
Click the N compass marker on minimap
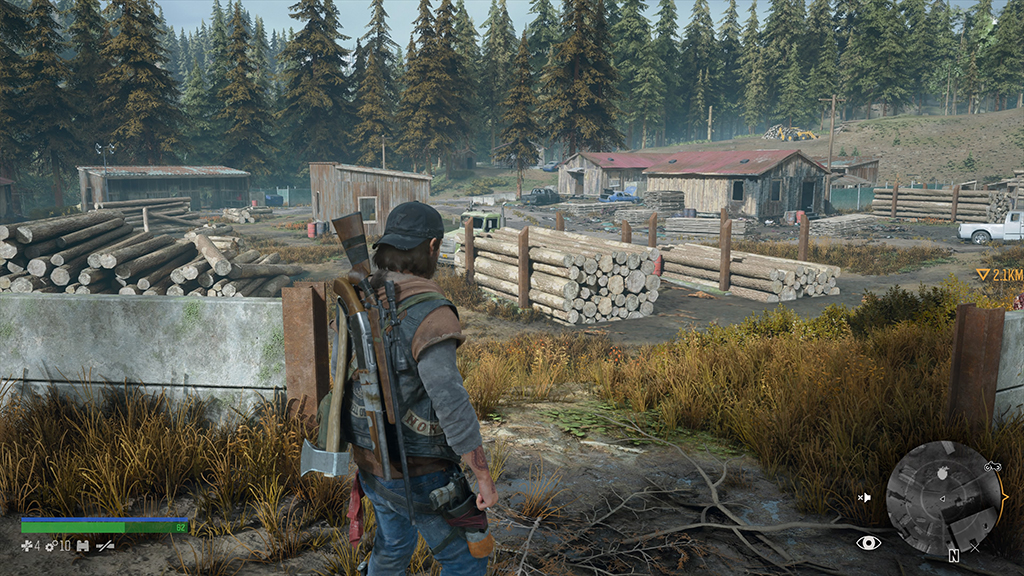coord(954,555)
